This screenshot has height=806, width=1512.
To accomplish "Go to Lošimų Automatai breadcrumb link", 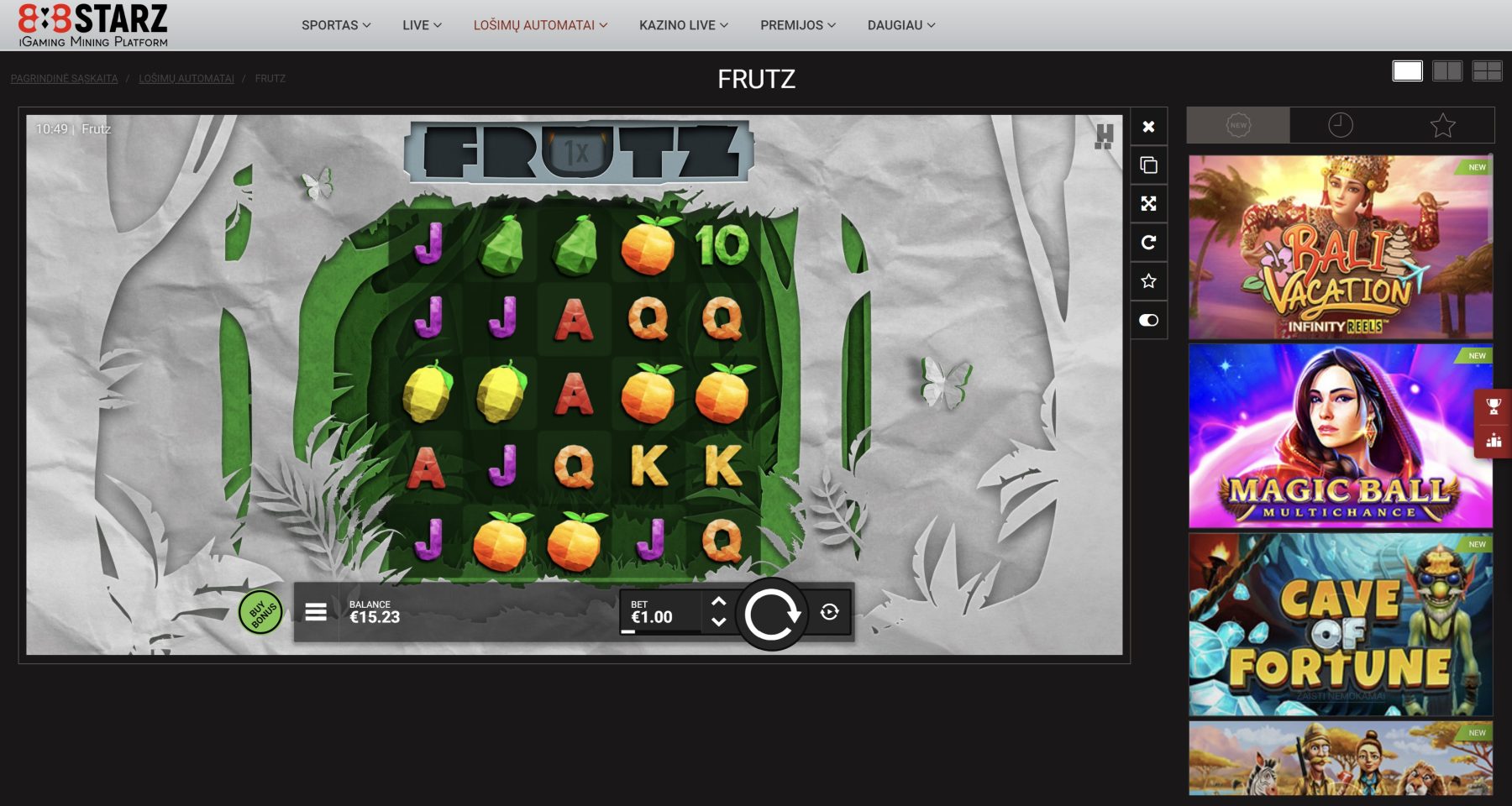I will 186,79.
